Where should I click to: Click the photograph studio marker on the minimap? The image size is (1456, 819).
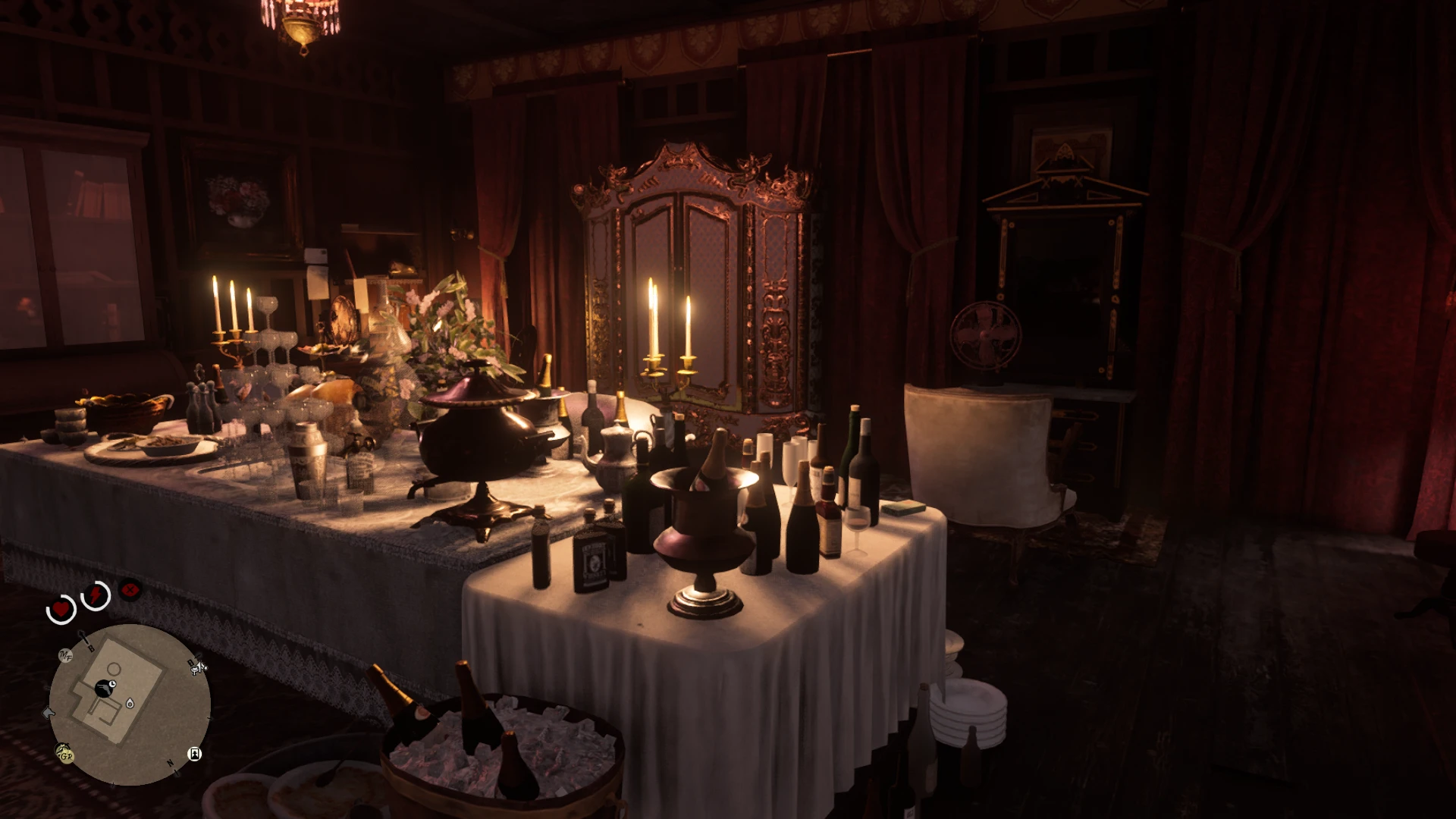pos(194,754)
